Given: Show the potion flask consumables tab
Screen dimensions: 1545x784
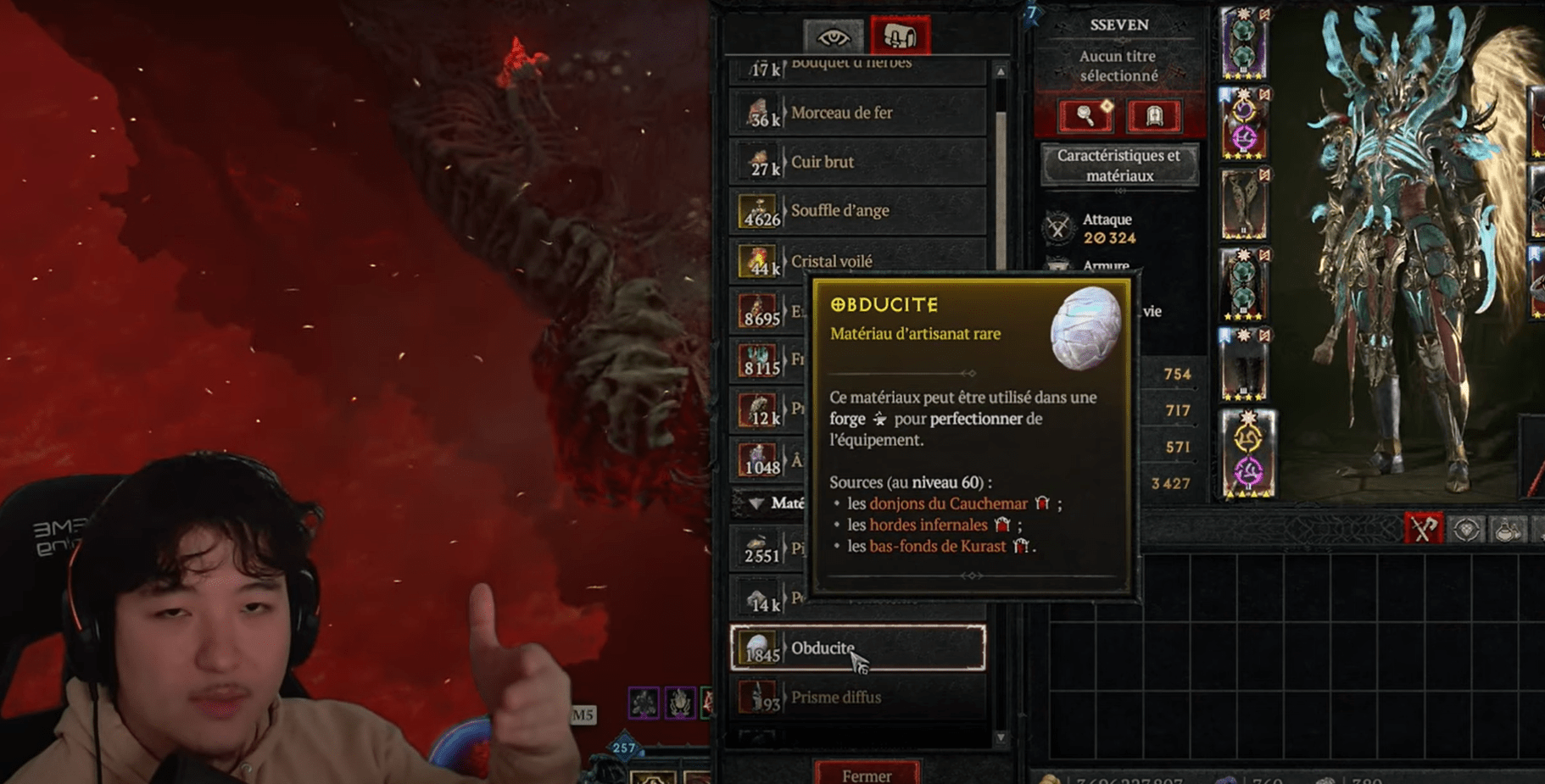Looking at the screenshot, I should click(1507, 530).
